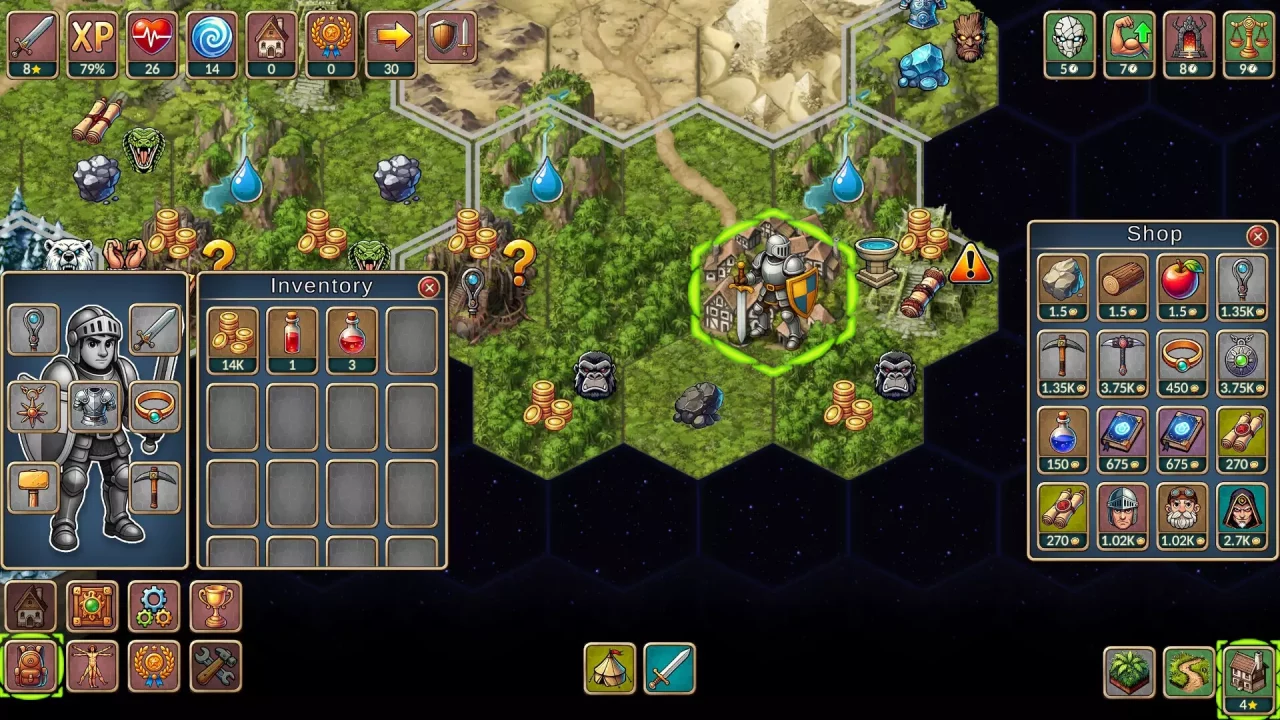Buy the gold ring for 450
The image size is (1280, 720).
tap(1182, 361)
